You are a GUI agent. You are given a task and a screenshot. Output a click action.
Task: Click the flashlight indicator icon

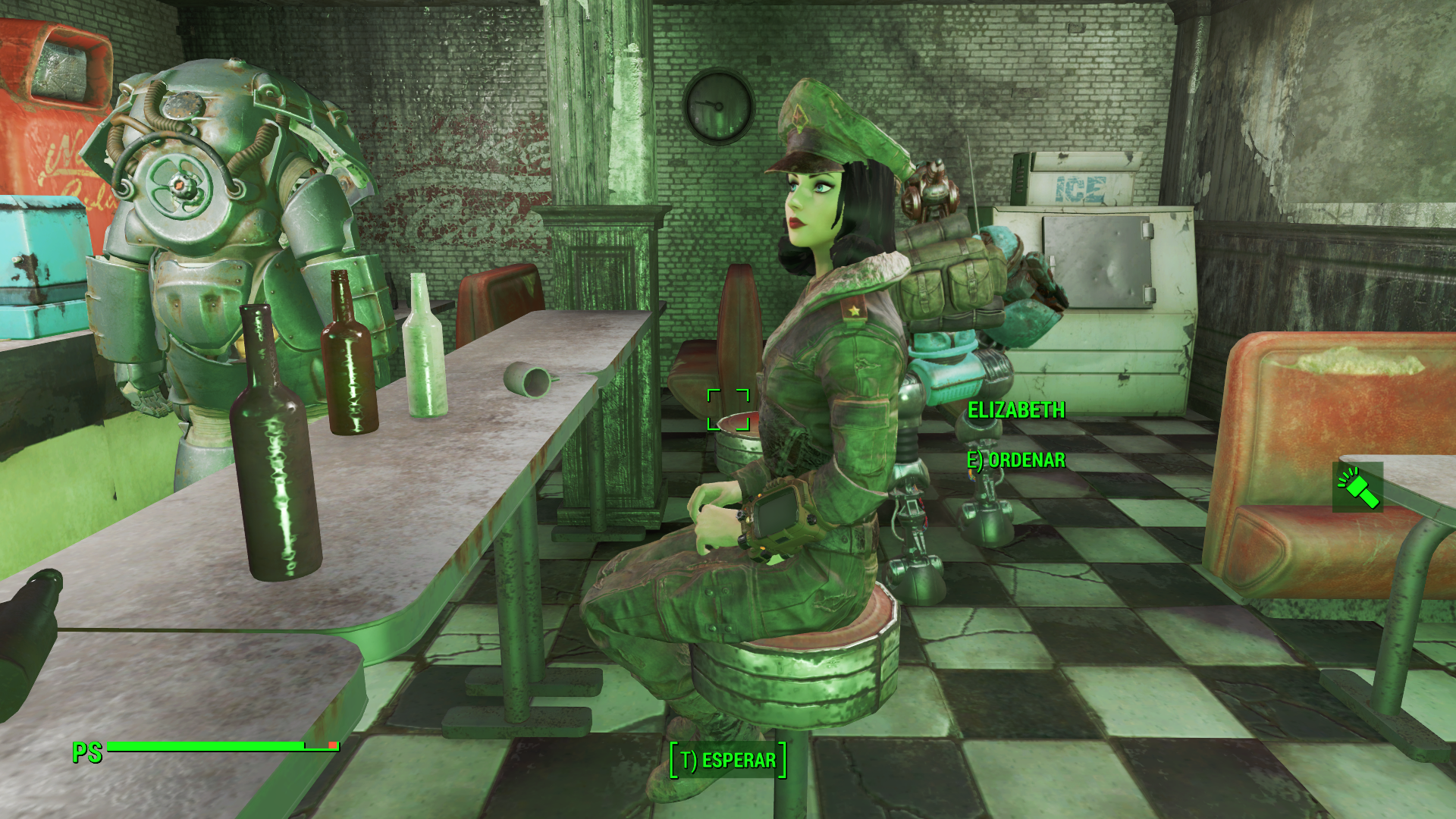(1357, 487)
